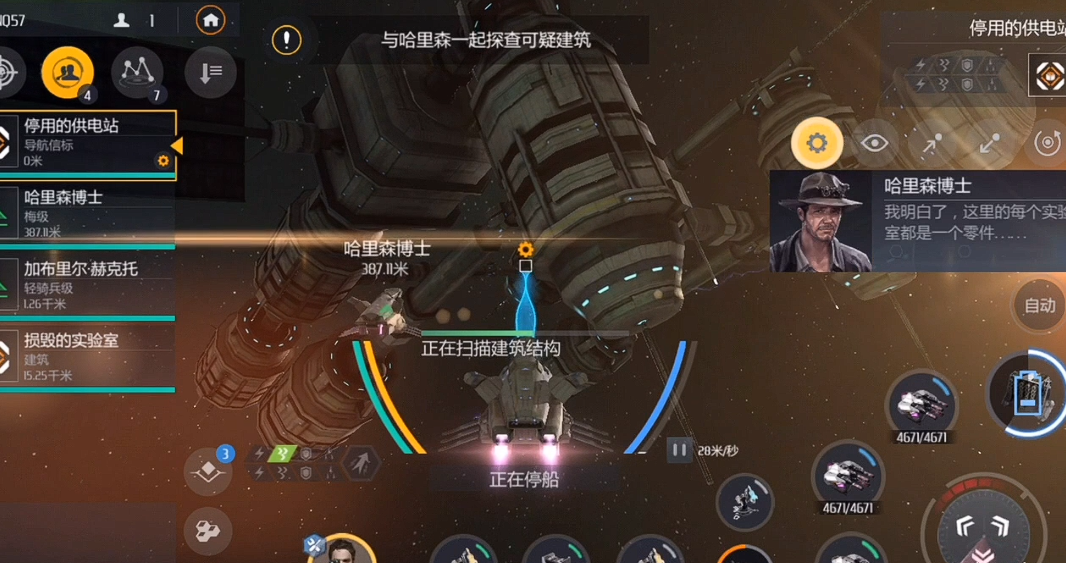The height and width of the screenshot is (563, 1066).
Task: Activate the upper 4671/4671 weapon module
Action: [921, 404]
